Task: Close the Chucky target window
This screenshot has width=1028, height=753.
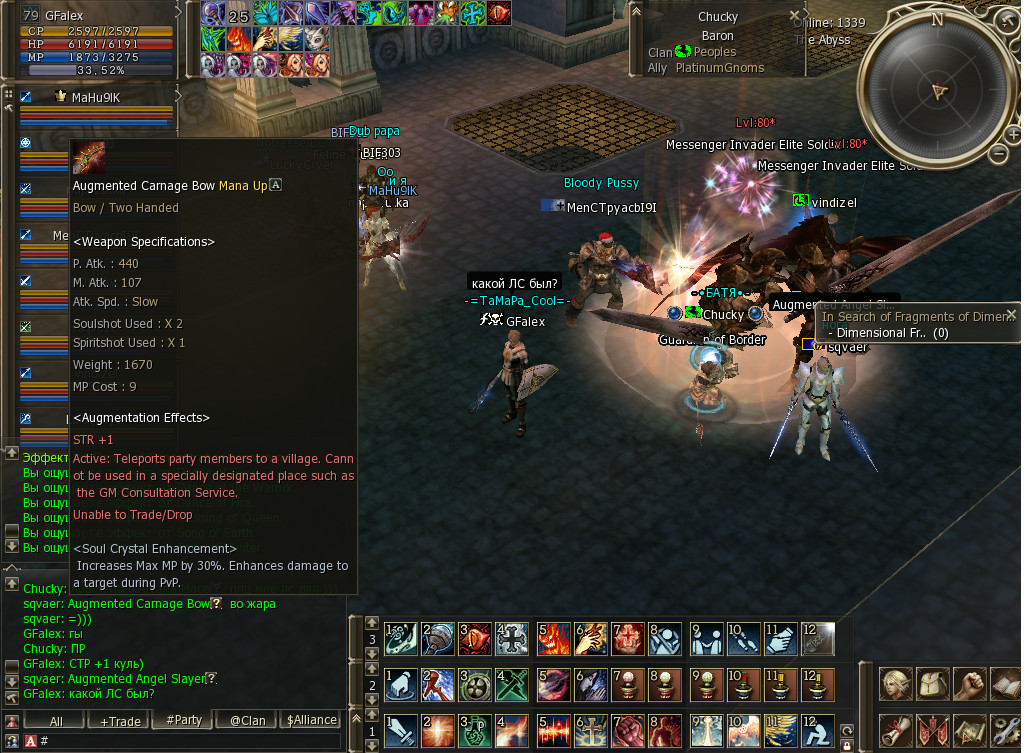Action: pos(795,16)
